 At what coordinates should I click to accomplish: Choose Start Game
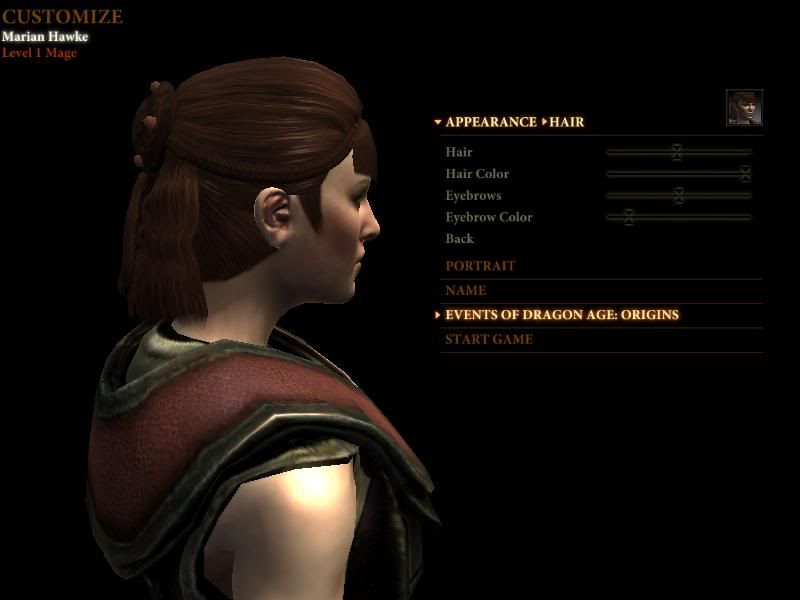tap(489, 339)
